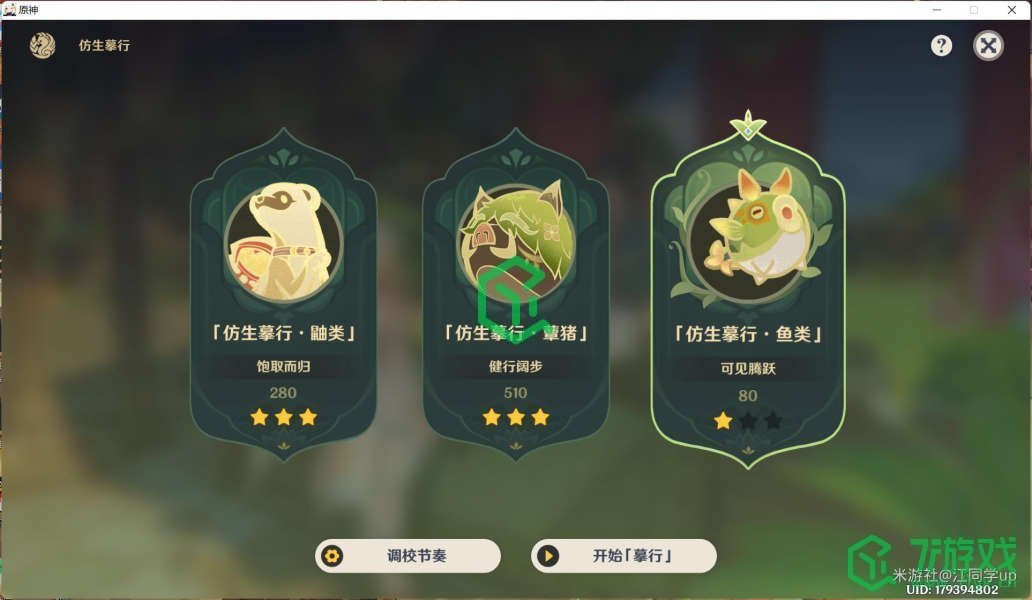
Task: Minimize the 原神 game window
Action: [936, 9]
